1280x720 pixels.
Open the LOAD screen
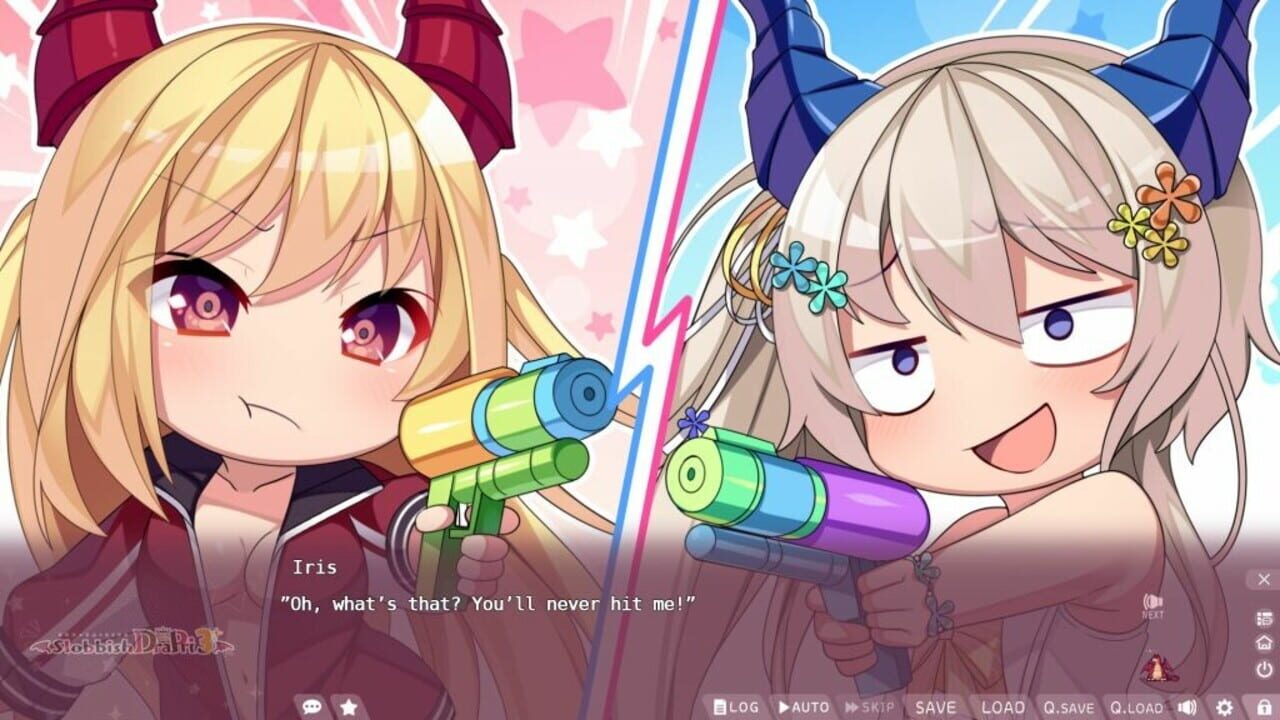point(1003,707)
